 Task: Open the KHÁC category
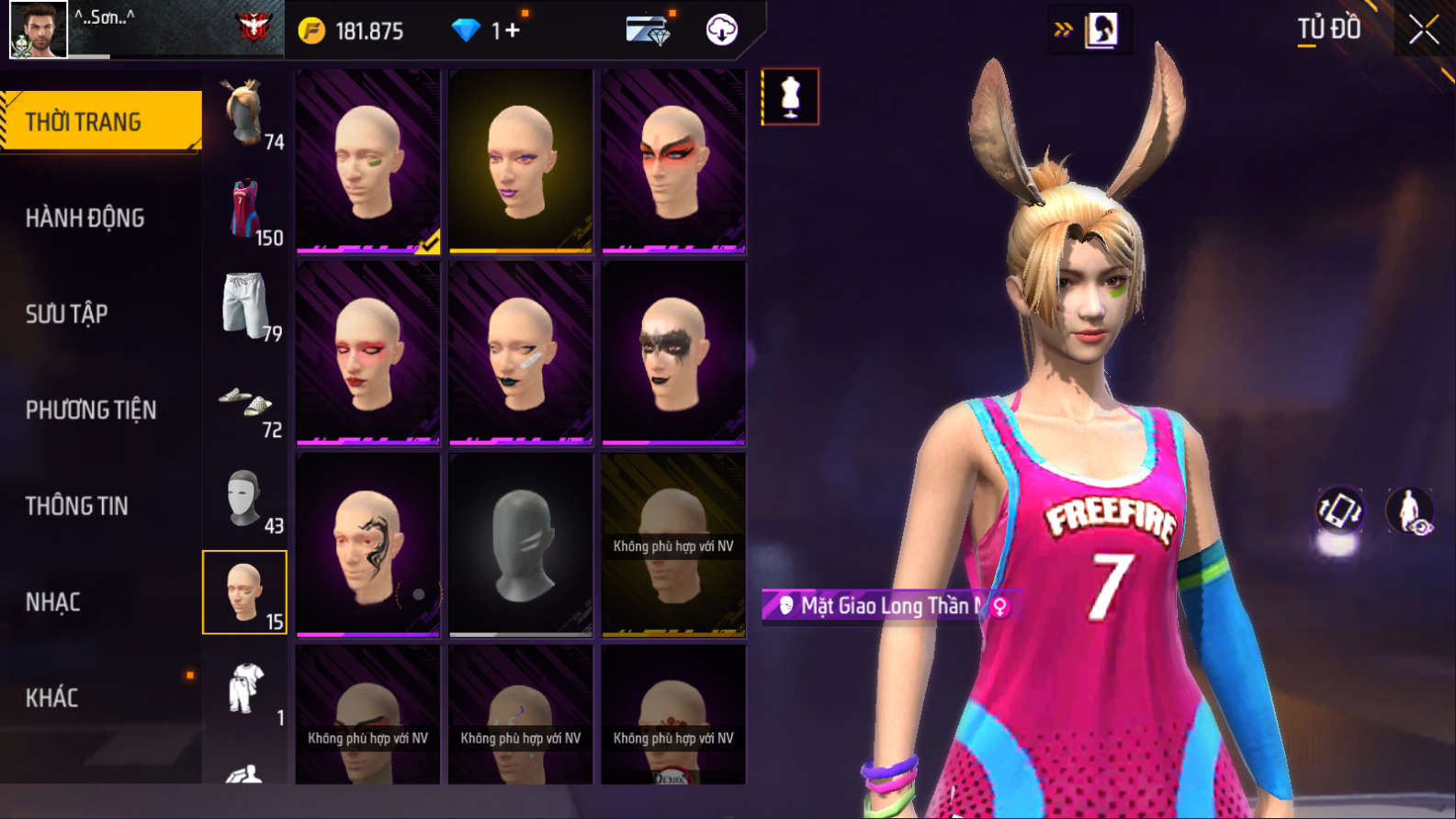[x=51, y=698]
